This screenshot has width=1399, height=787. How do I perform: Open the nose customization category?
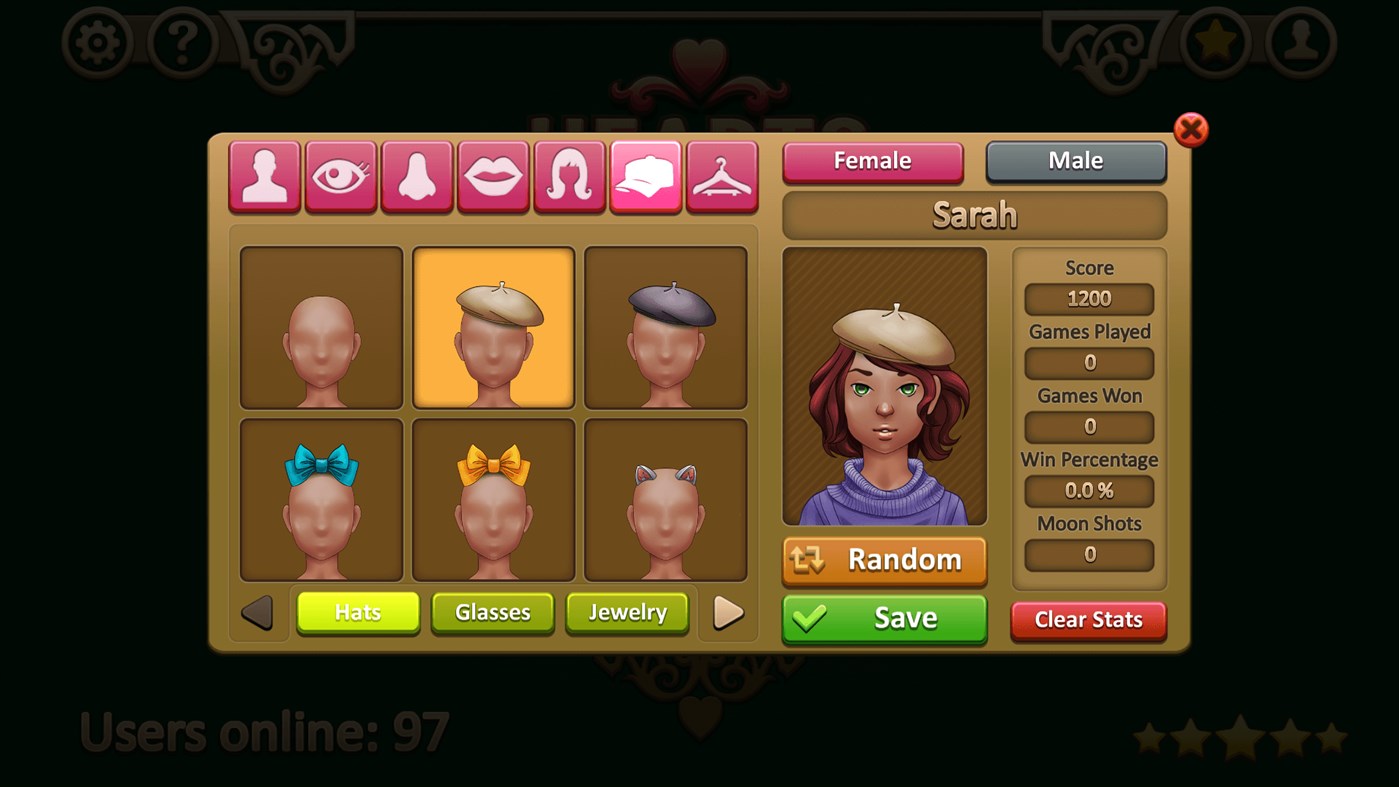pos(416,176)
